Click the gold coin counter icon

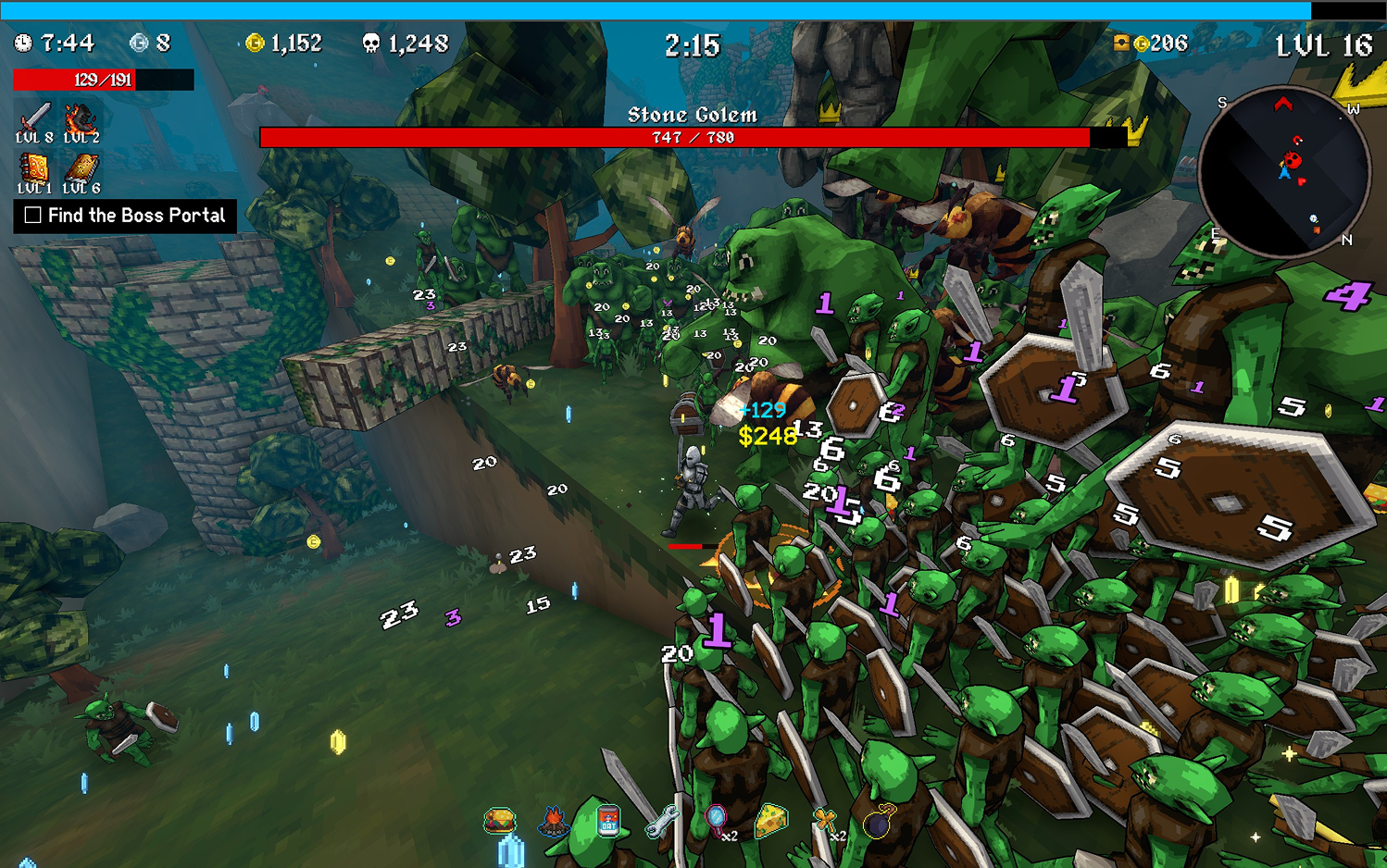coord(255,43)
